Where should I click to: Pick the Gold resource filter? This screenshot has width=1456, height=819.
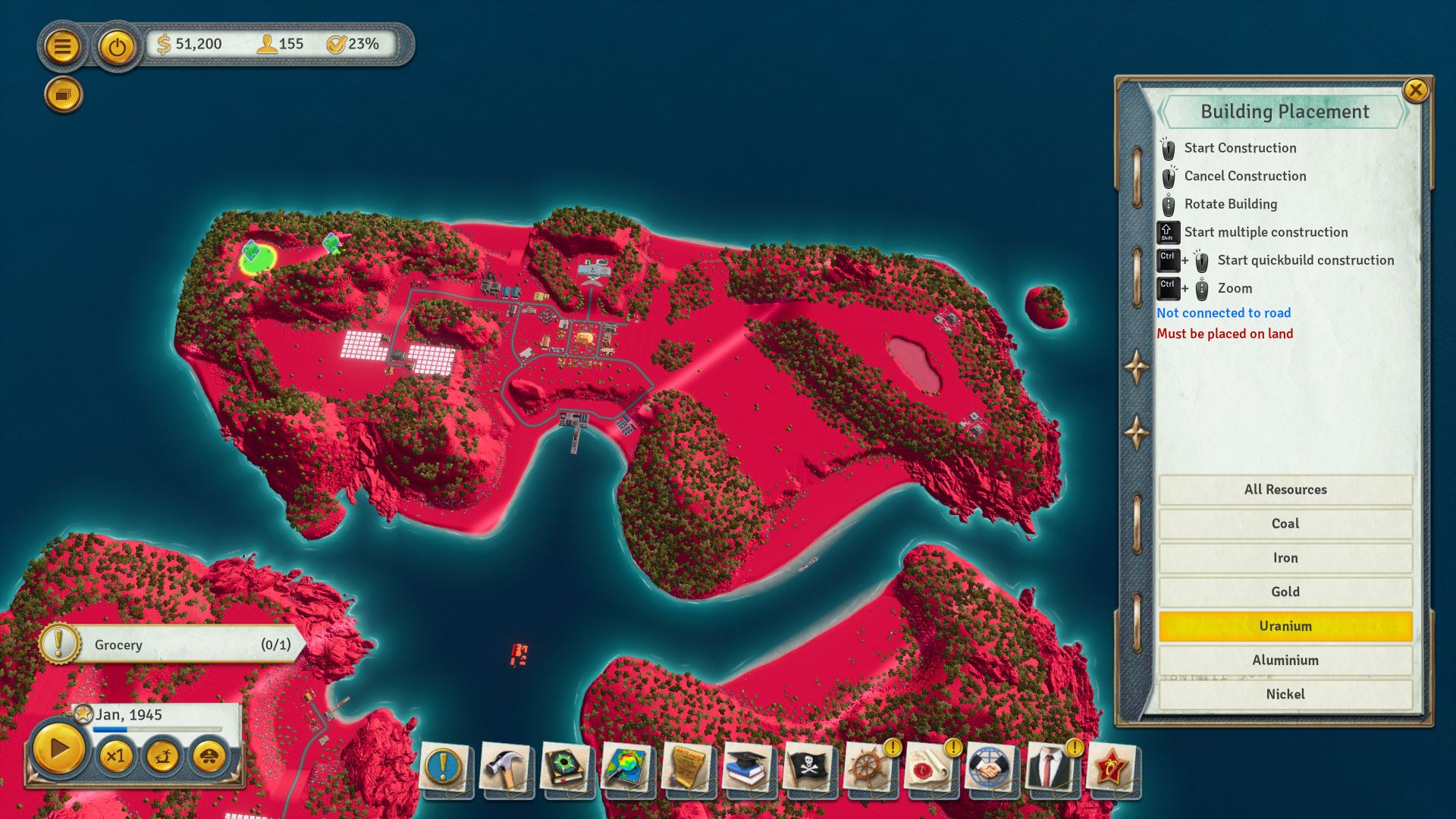[1285, 591]
